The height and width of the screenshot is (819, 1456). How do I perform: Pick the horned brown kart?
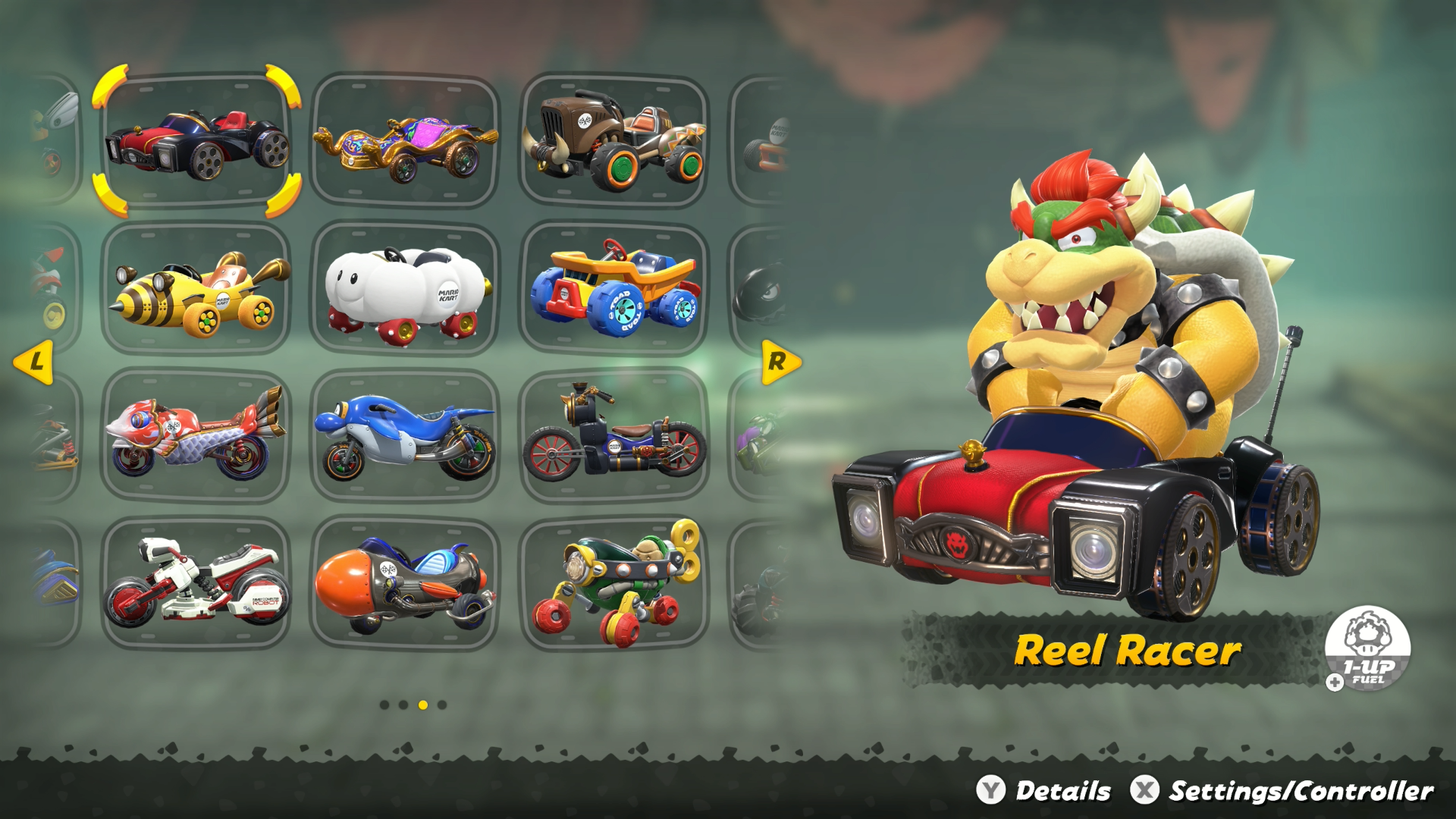tap(614, 140)
